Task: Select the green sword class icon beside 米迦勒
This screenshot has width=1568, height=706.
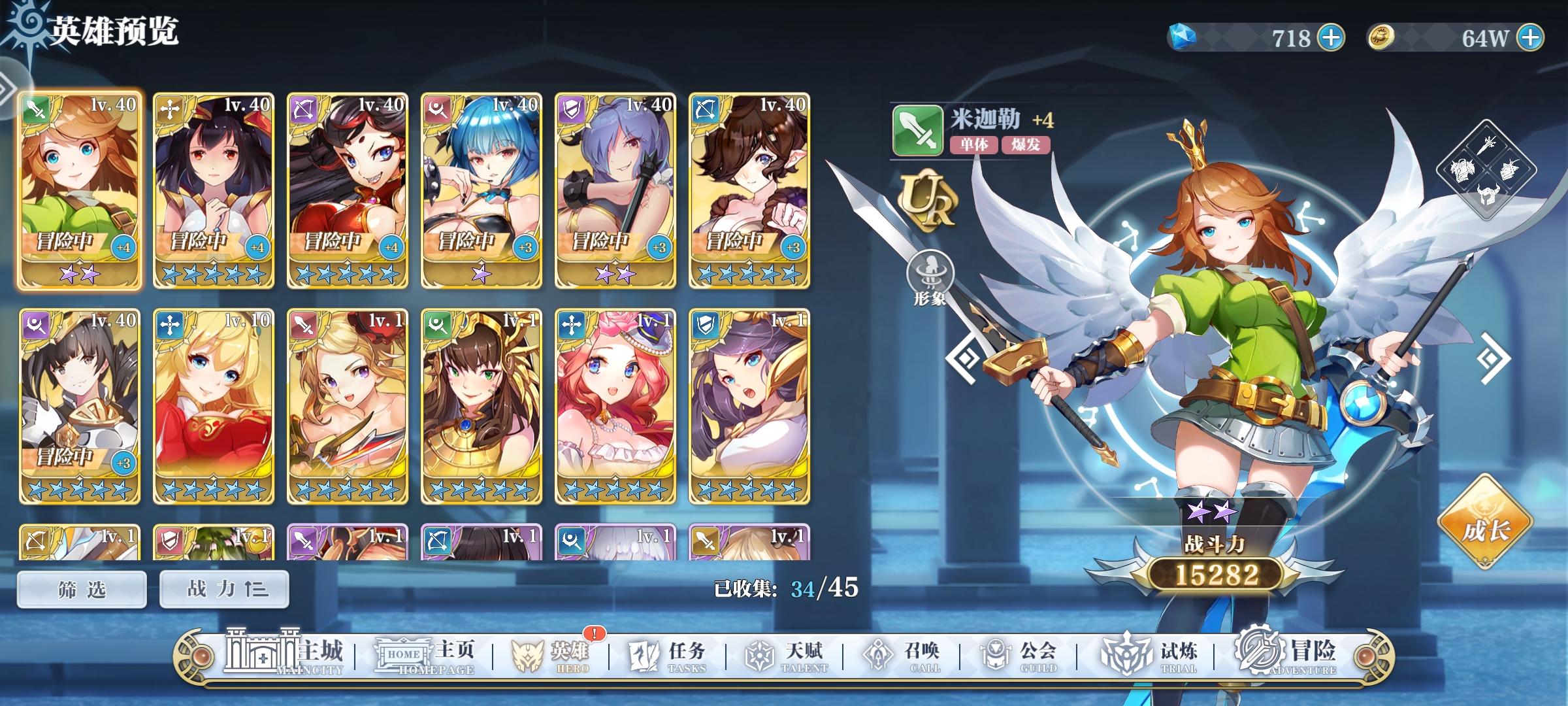Action: [917, 130]
